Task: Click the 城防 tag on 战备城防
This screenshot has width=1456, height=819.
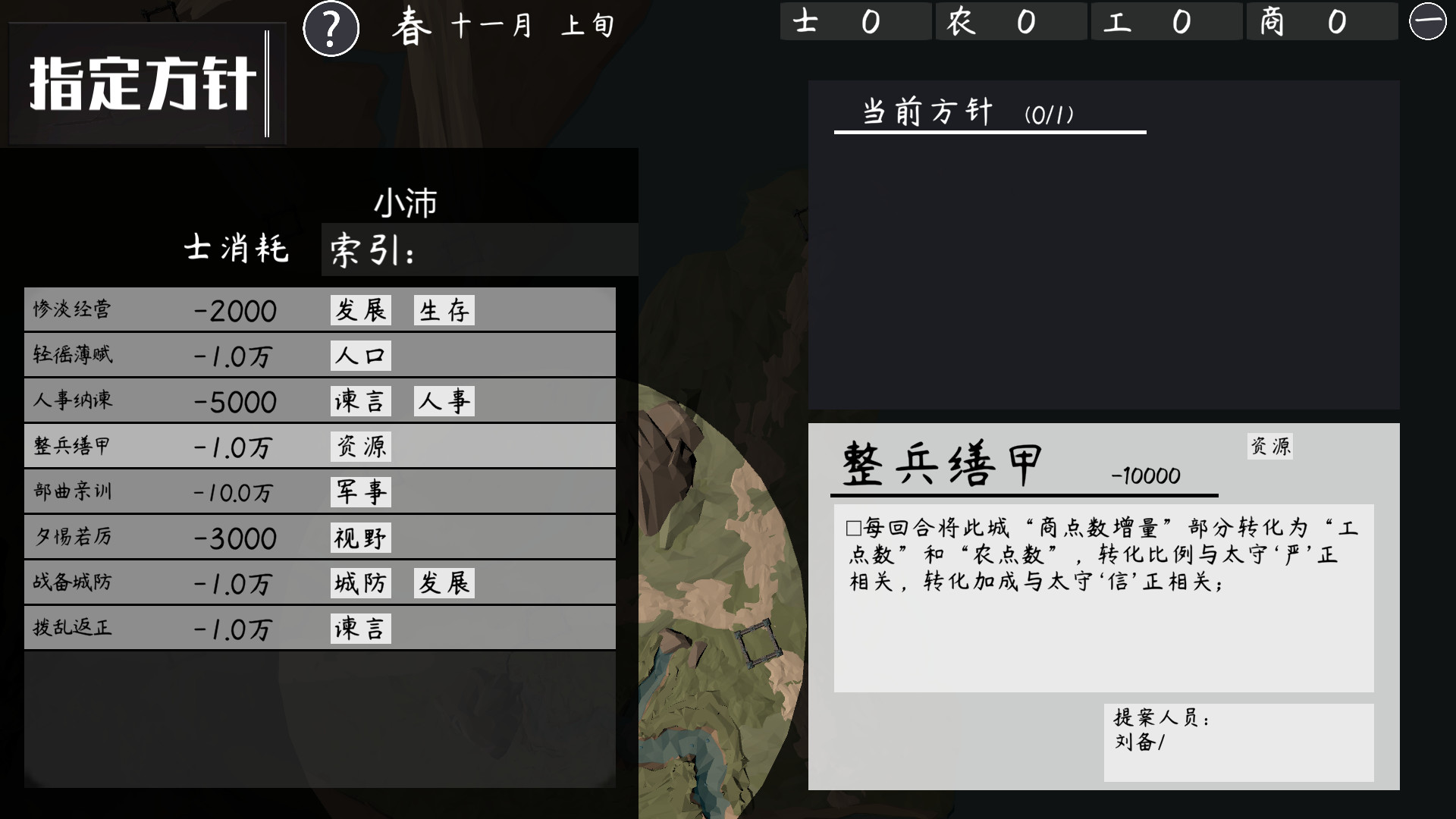Action: tap(361, 582)
